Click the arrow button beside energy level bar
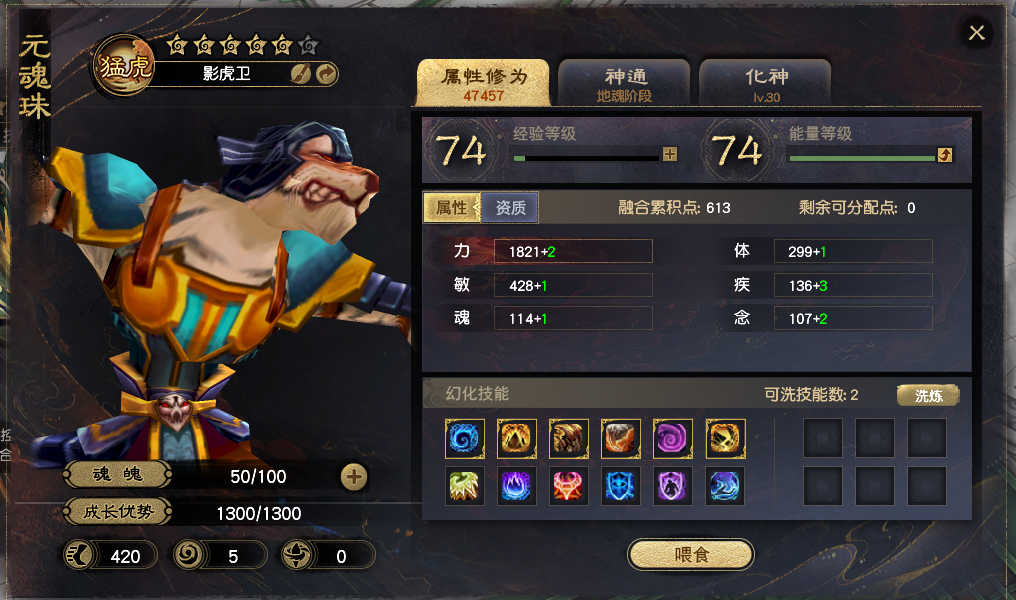 pos(944,155)
